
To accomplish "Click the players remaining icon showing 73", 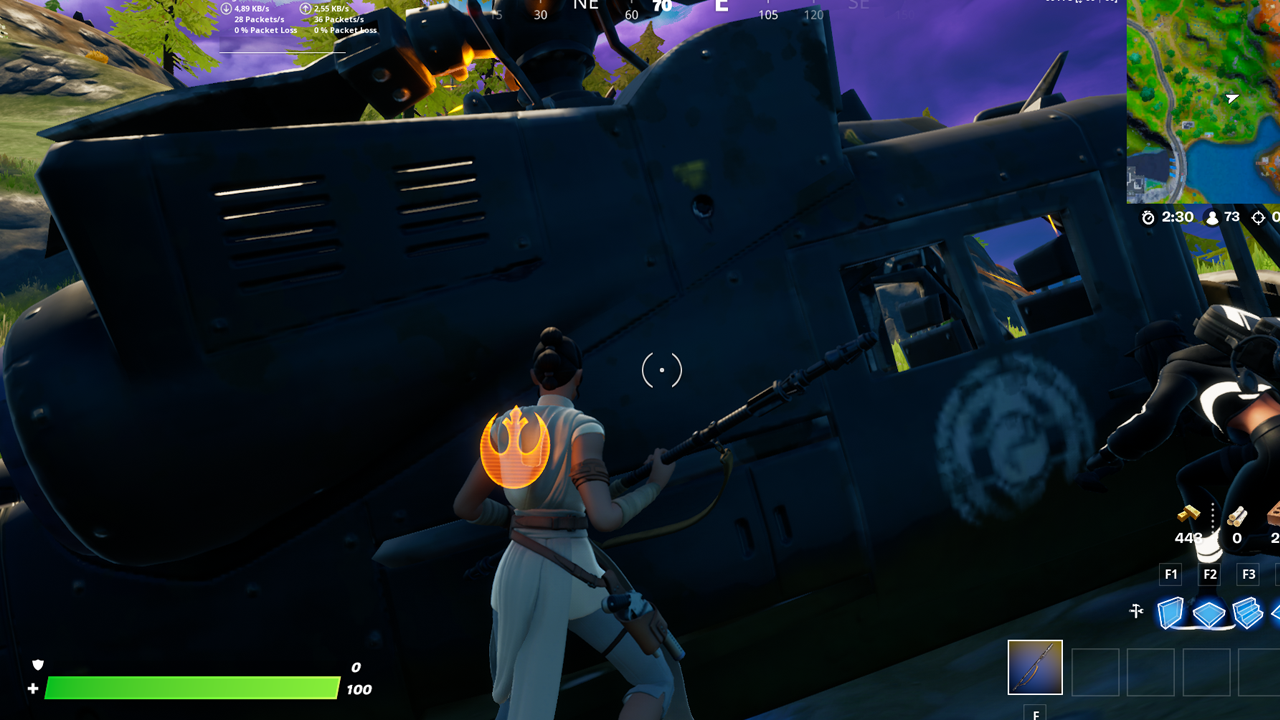I will click(x=1213, y=217).
